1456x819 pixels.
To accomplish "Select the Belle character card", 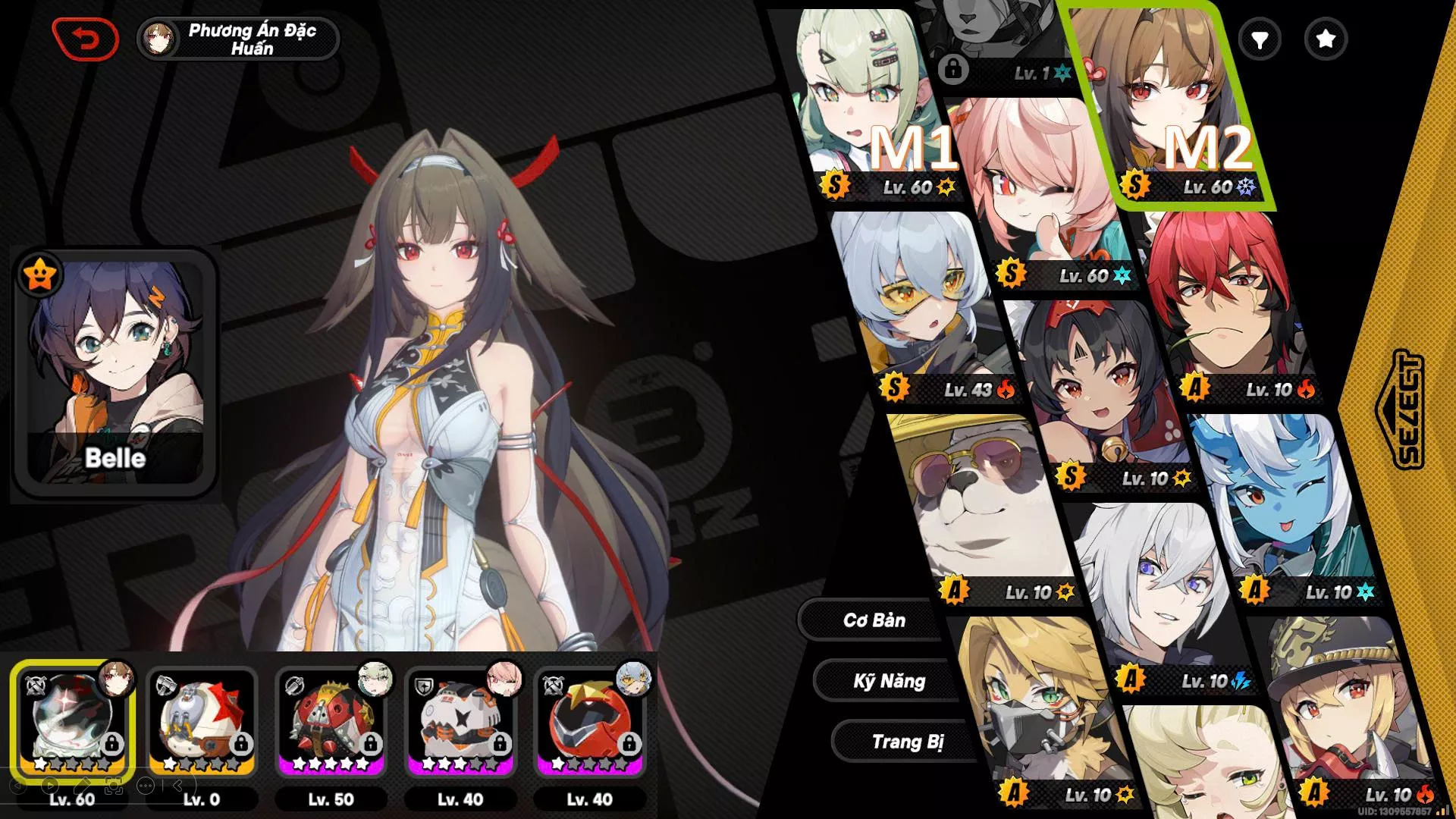I will [x=115, y=373].
